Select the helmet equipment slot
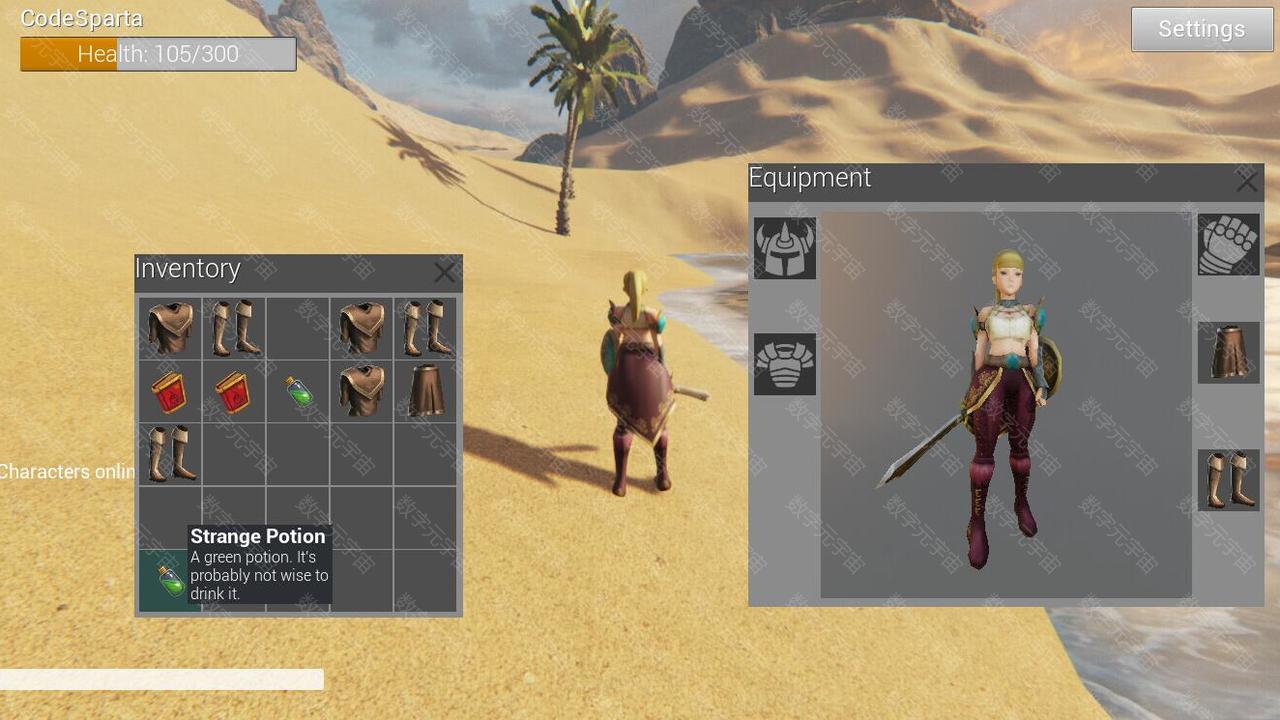The height and width of the screenshot is (720, 1280). (784, 248)
